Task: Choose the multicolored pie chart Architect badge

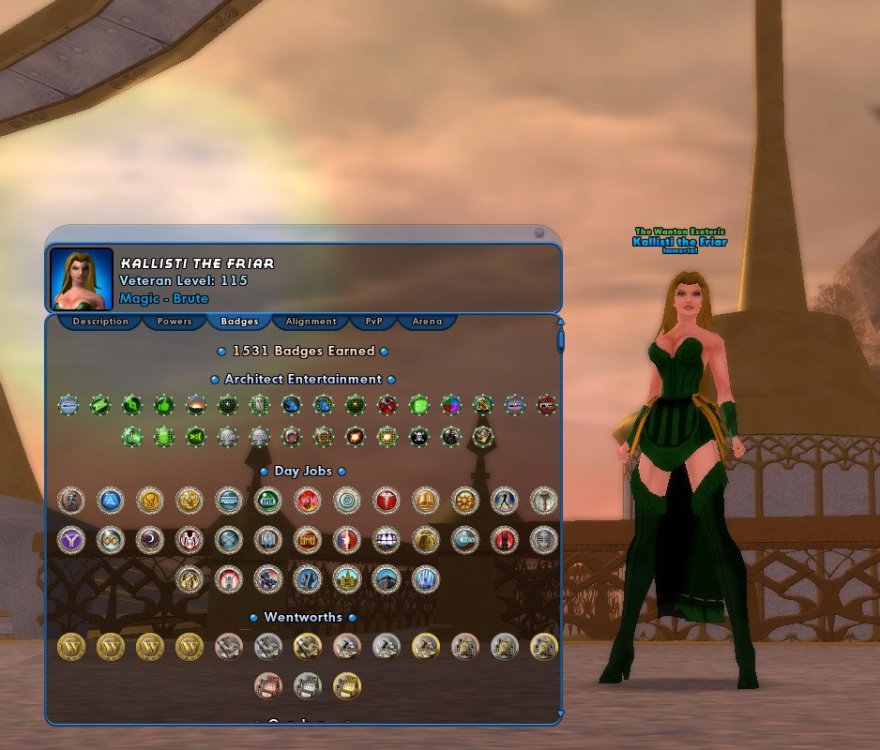Action: (451, 405)
